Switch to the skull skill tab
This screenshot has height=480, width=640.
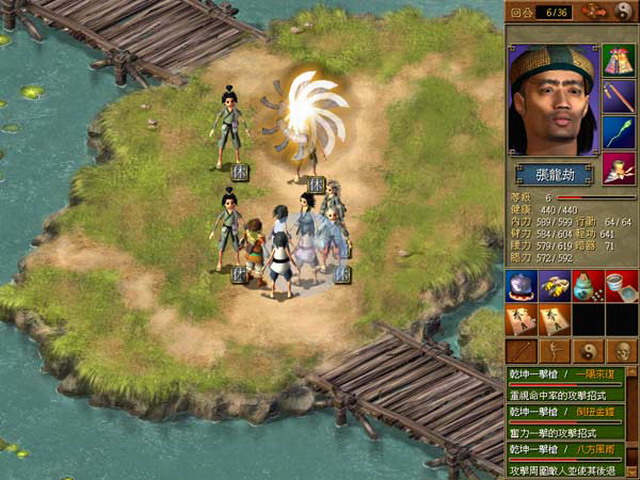click(621, 351)
